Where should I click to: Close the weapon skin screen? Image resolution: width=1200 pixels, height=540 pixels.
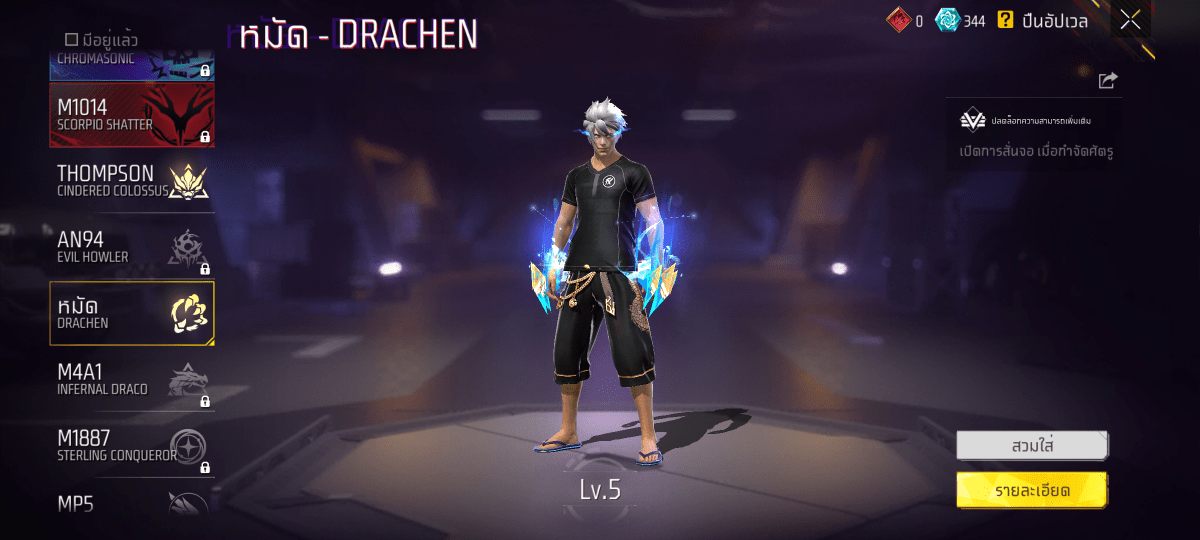coord(1130,20)
